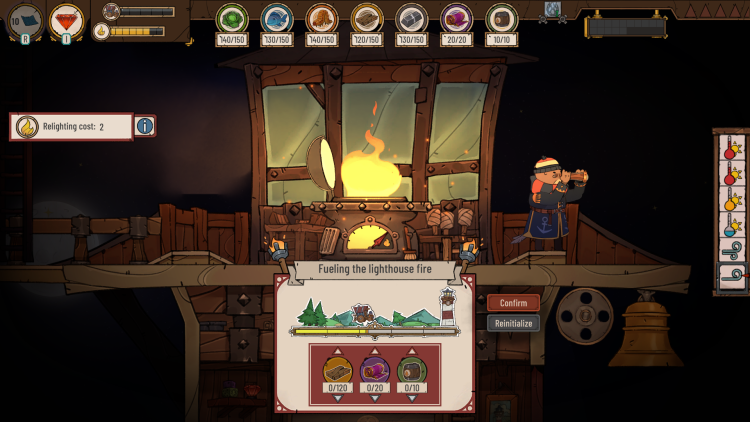Viewport: 750px width, 422px height.
Task: Decrease purple cloth roll fuel amount
Action: (x=375, y=398)
